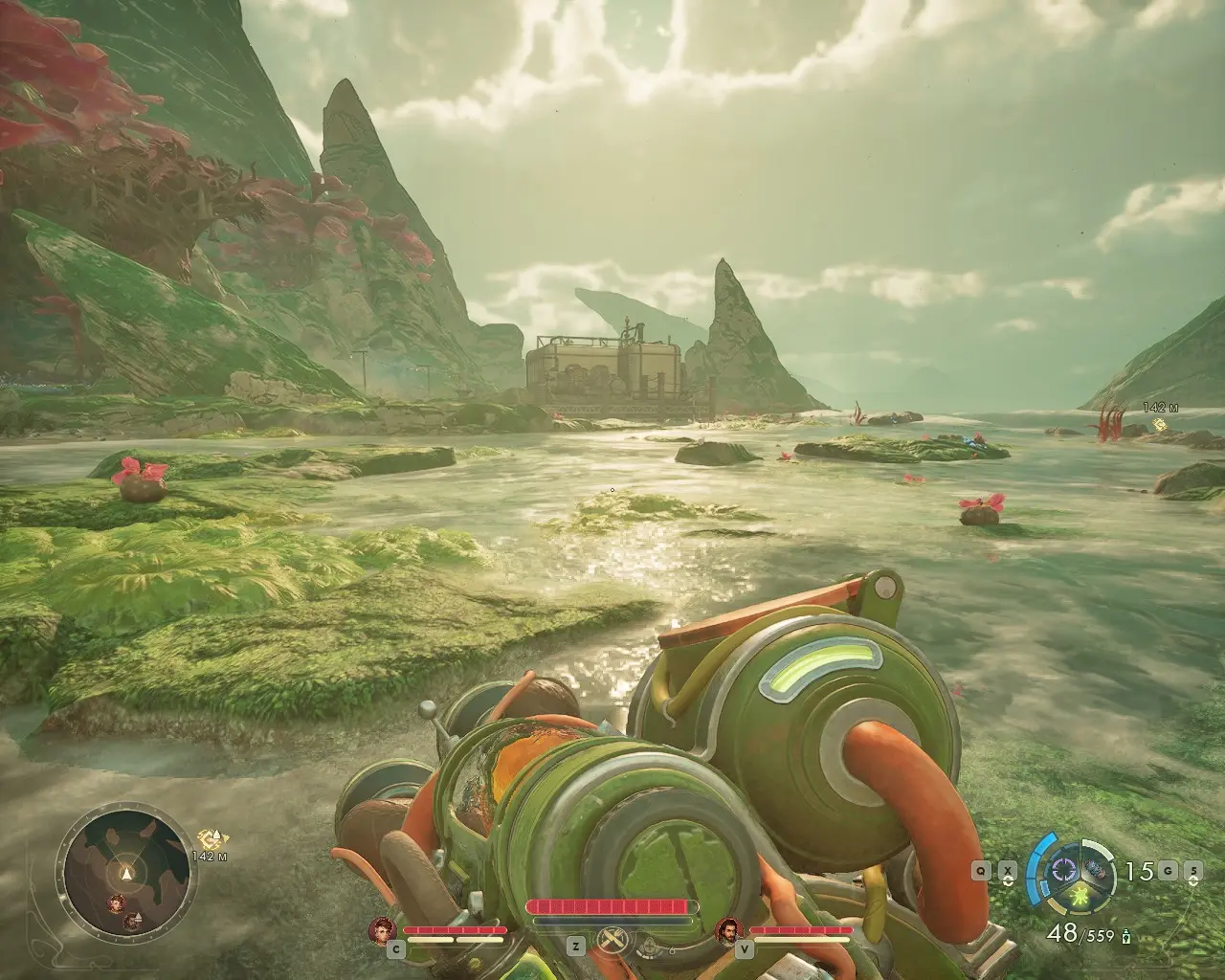The height and width of the screenshot is (980, 1225).
Task: Select the bearded companion portrait
Action: [729, 929]
